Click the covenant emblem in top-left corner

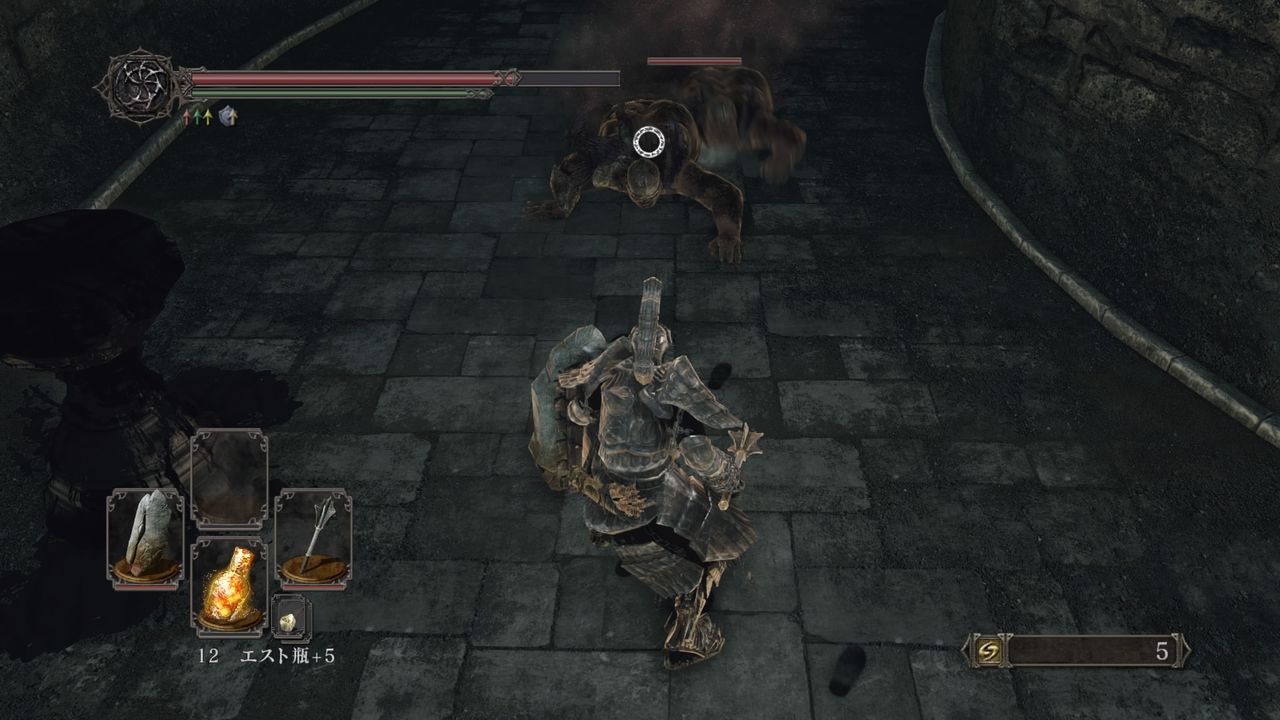point(142,84)
